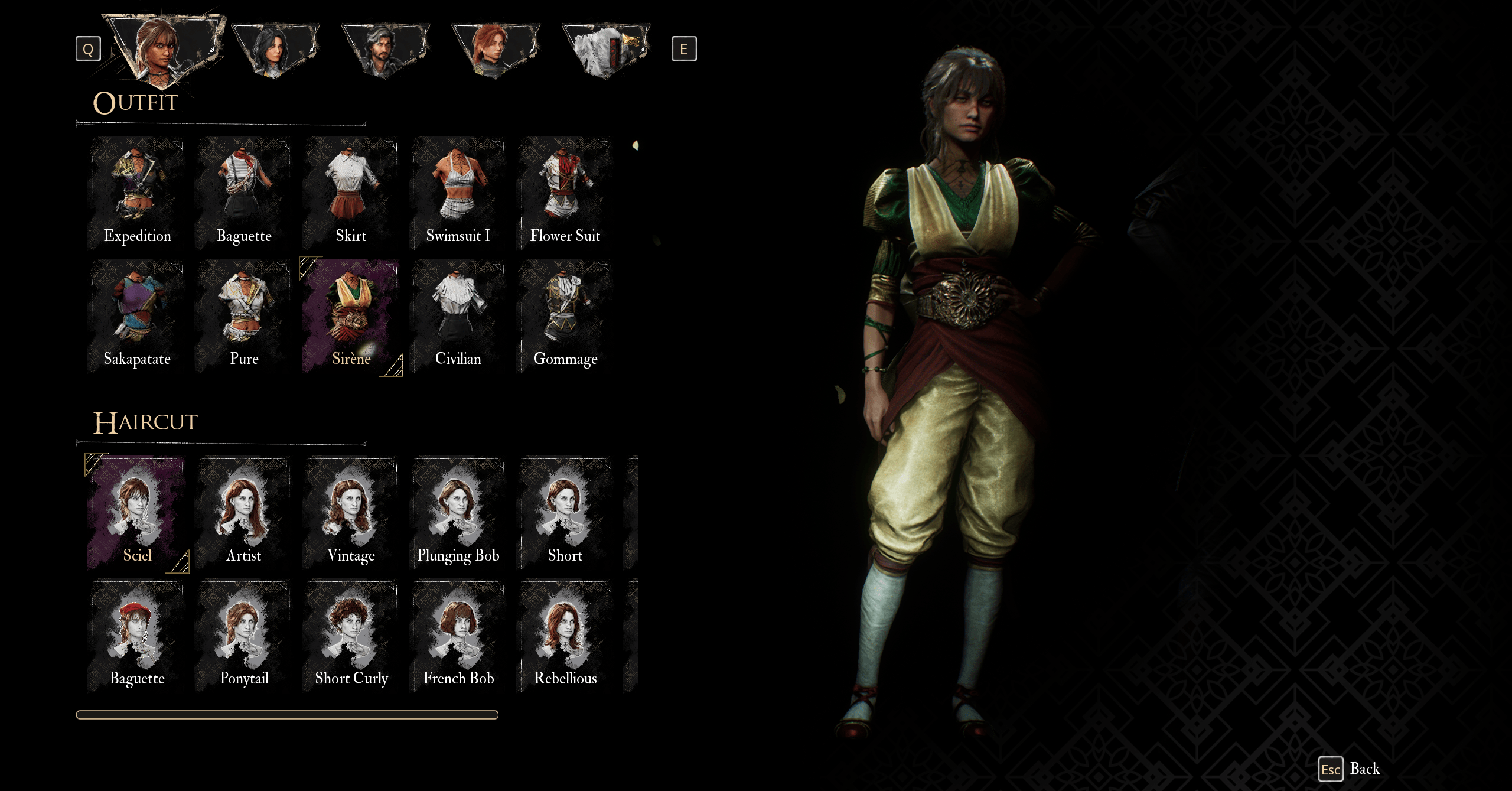Viewport: 1512px width, 791px height.
Task: Switch to the black-haired woman character tab
Action: click(x=275, y=50)
